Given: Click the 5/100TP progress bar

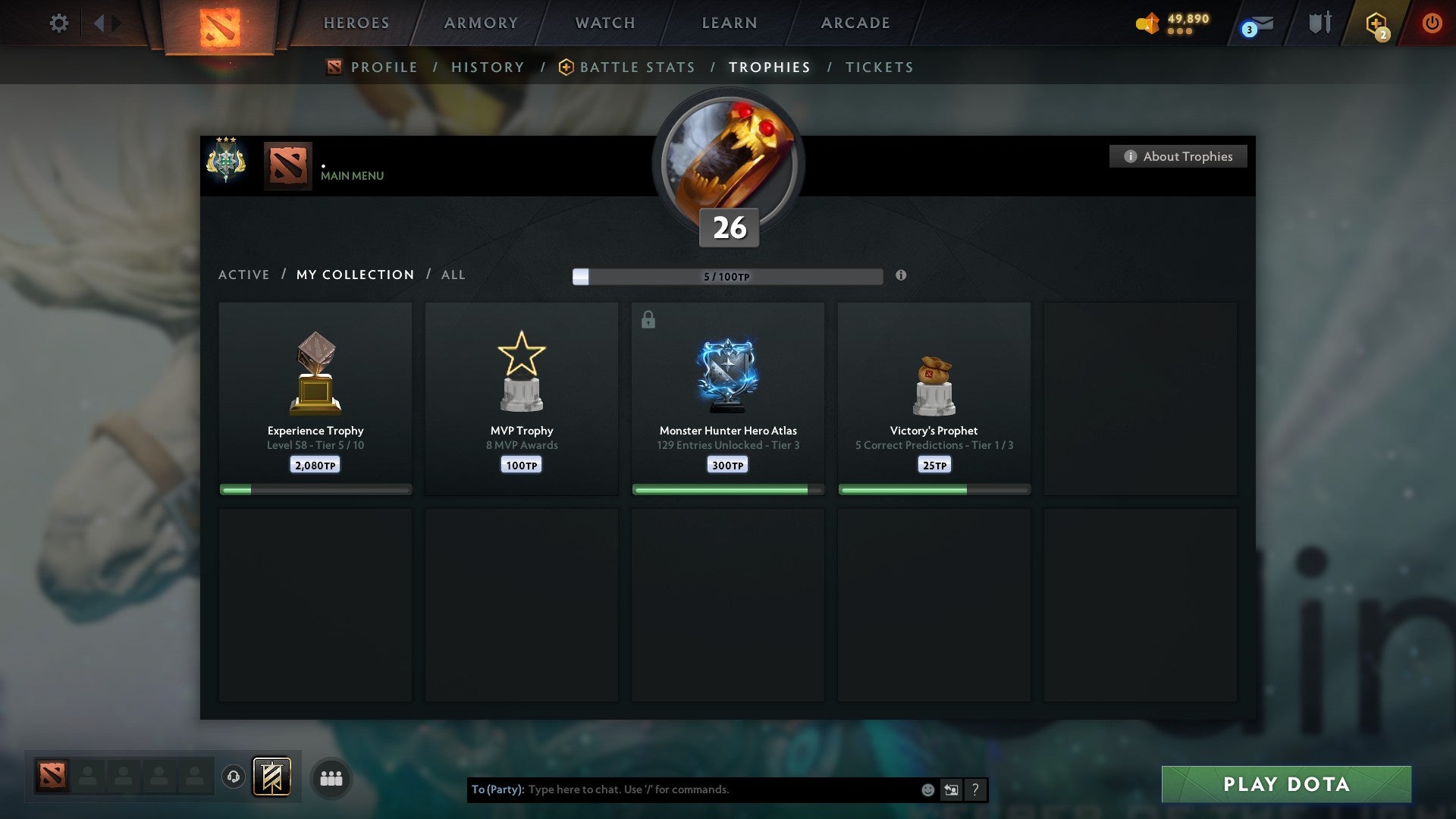Looking at the screenshot, I should click(726, 276).
